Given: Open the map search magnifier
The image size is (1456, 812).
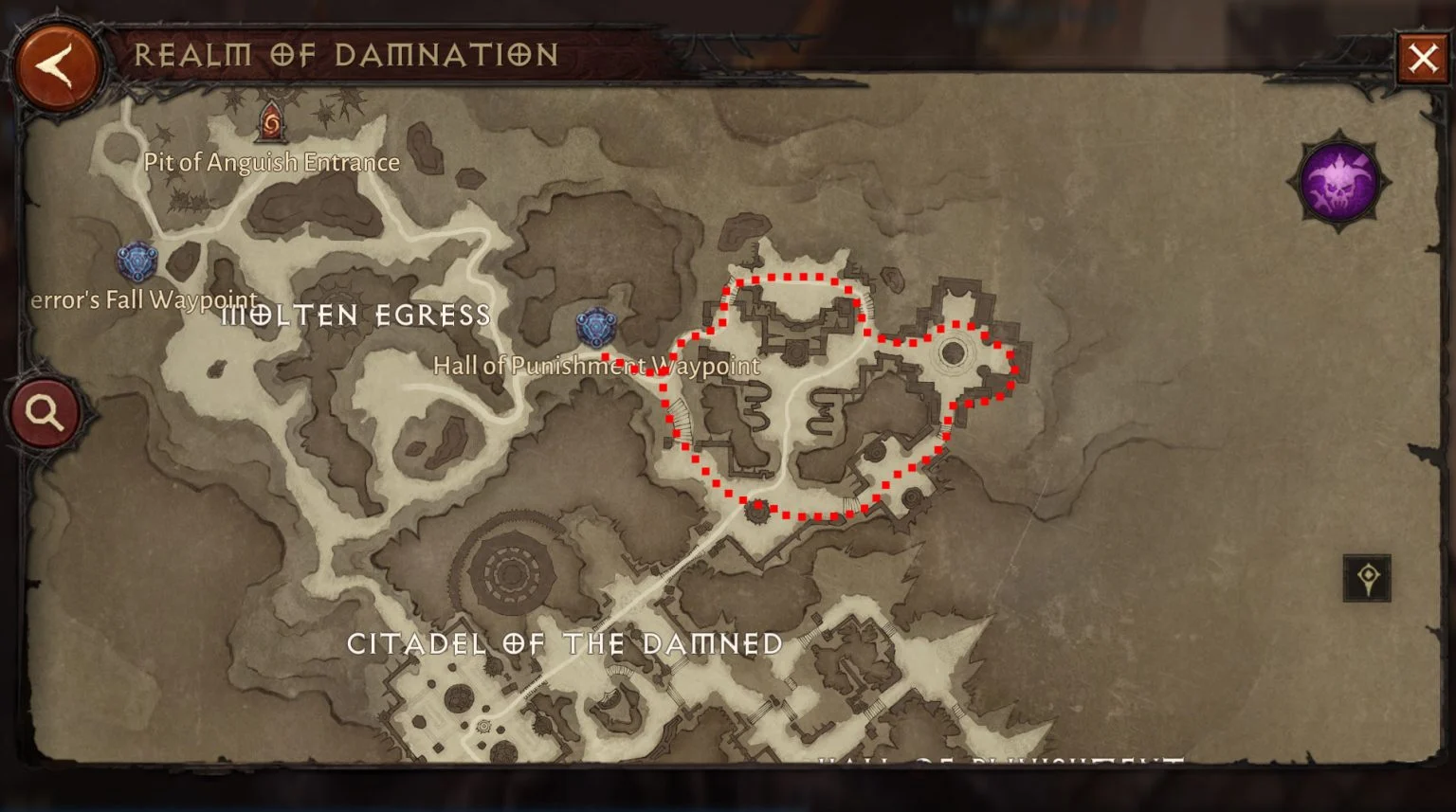Looking at the screenshot, I should point(44,411).
